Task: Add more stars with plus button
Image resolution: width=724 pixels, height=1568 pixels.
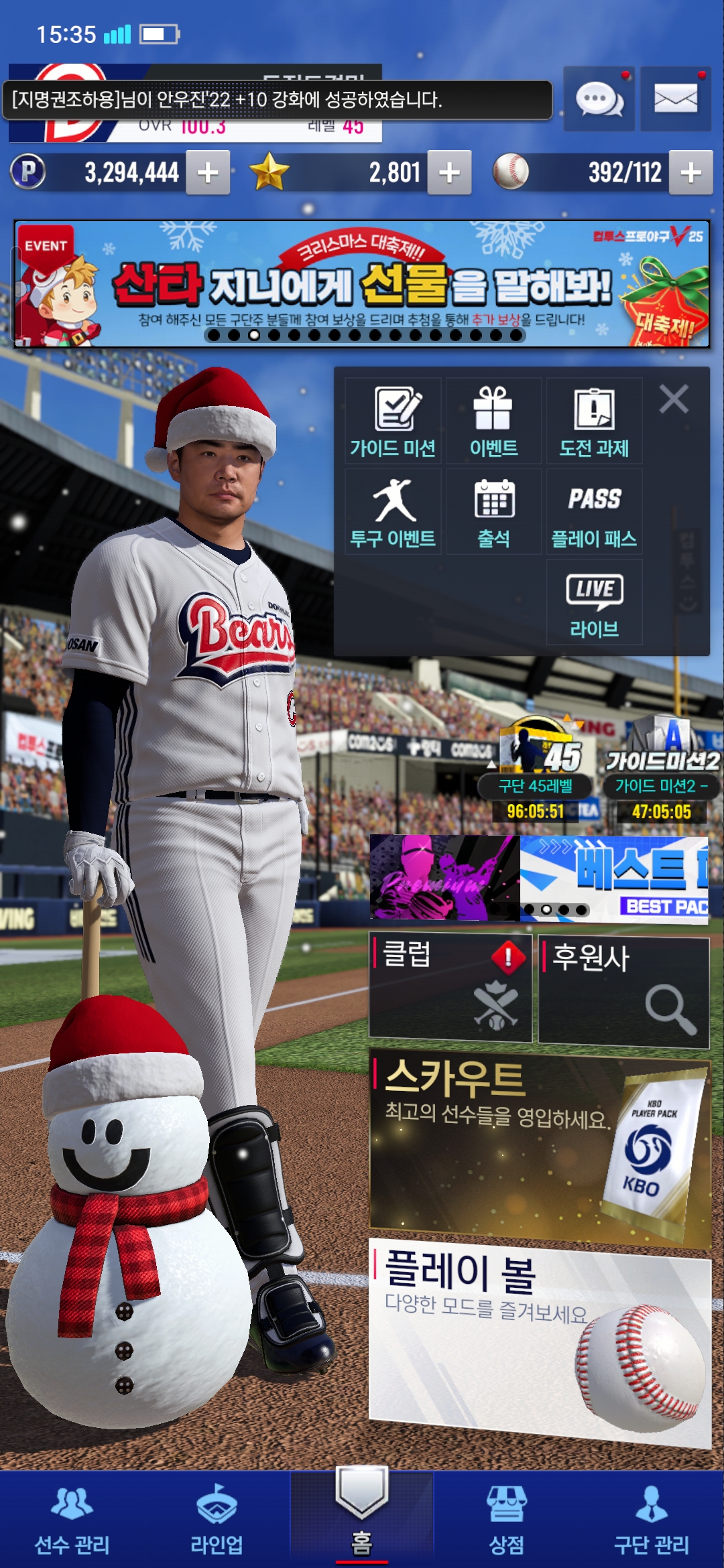Action: pyautogui.click(x=449, y=173)
